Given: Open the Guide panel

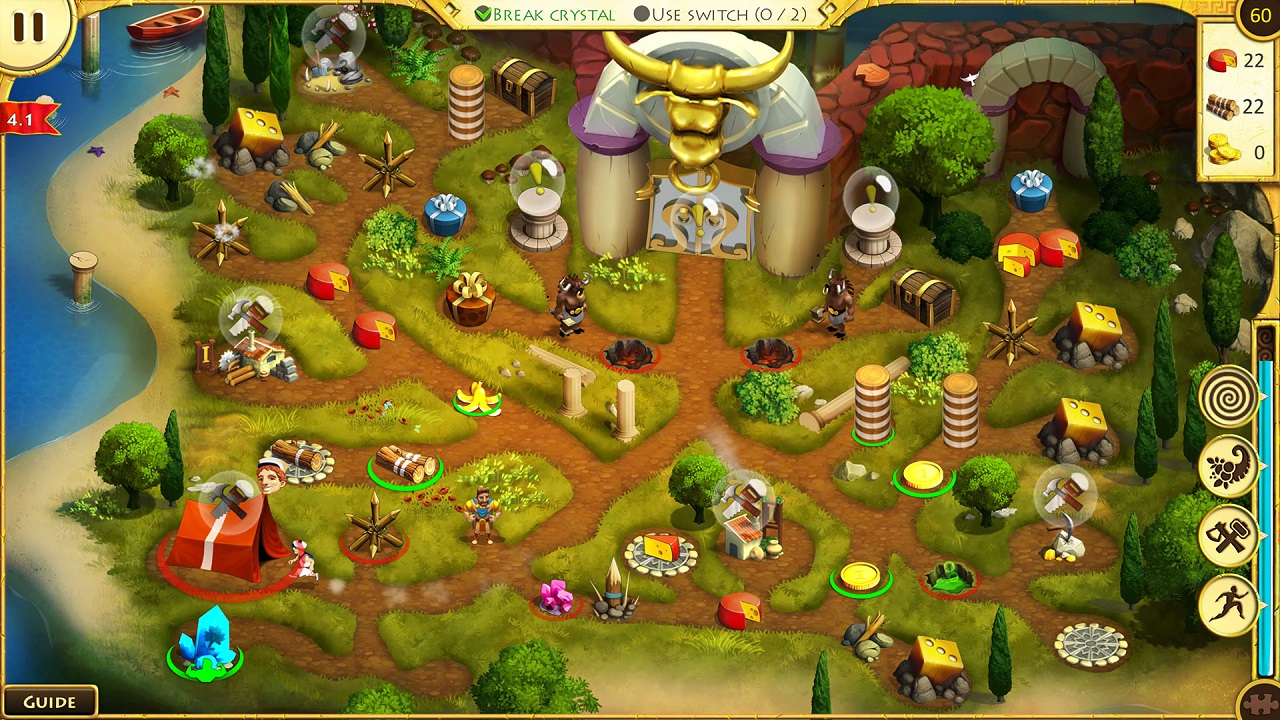Looking at the screenshot, I should 52,701.
